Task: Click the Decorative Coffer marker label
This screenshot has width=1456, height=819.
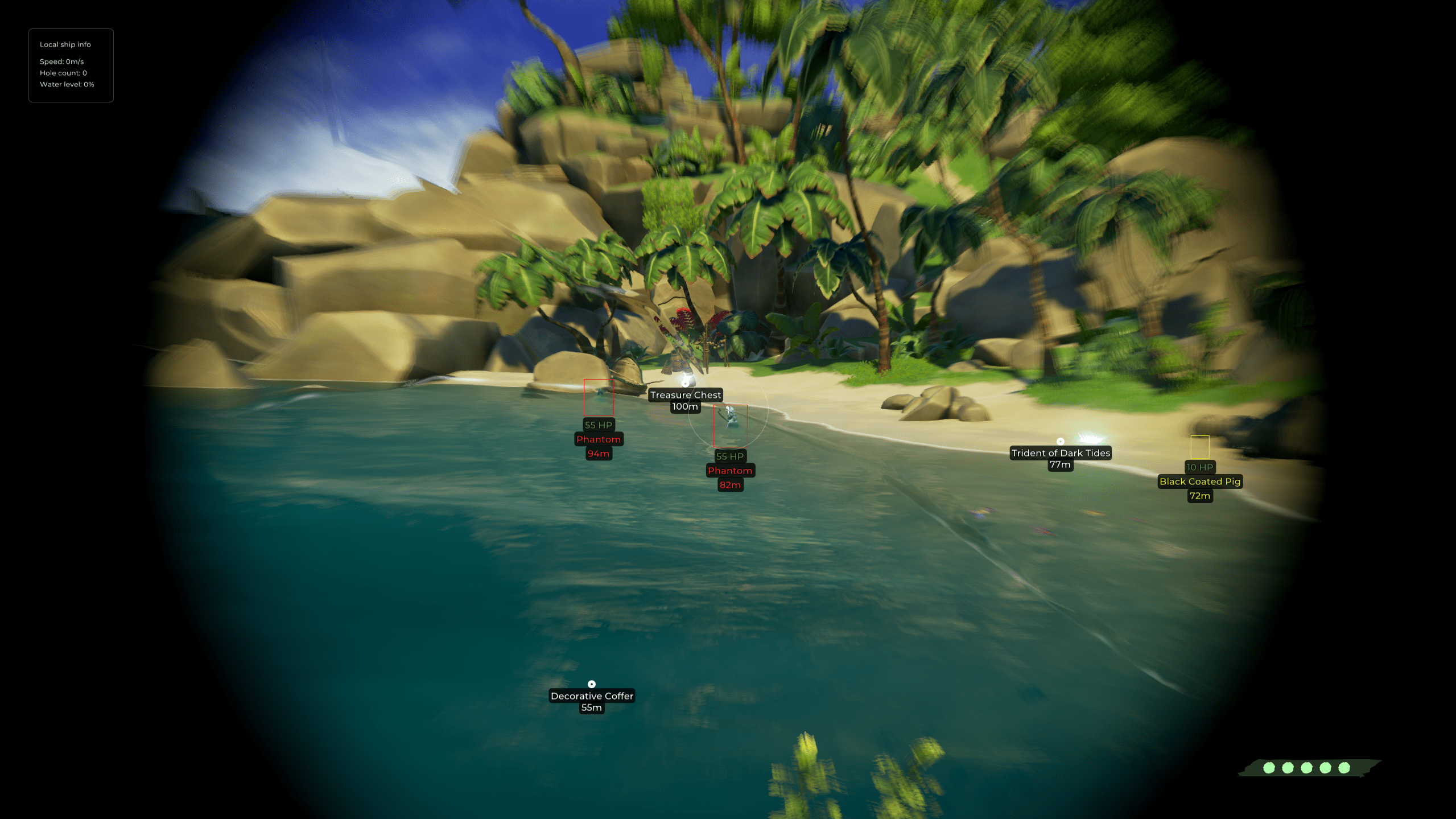Action: pos(592,696)
